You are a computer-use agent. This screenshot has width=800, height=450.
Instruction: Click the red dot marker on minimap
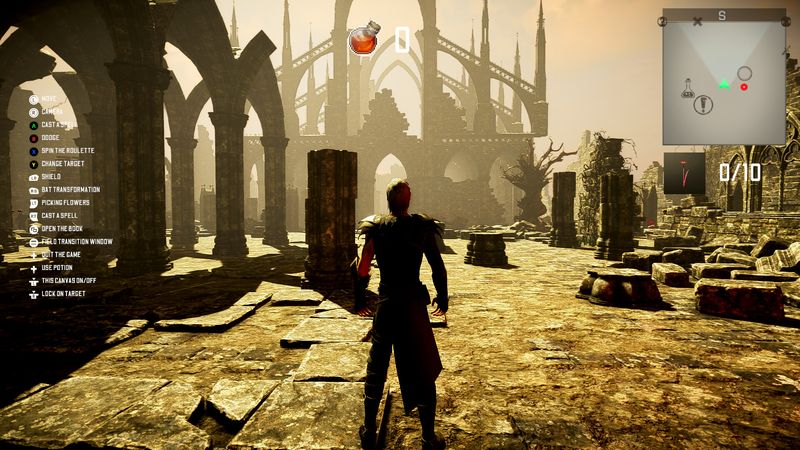[744, 87]
